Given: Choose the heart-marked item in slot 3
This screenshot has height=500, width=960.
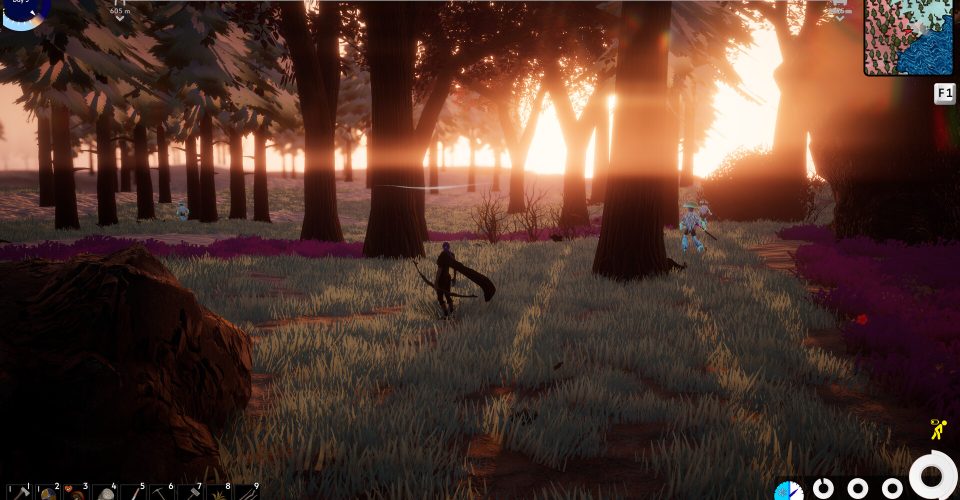Looking at the screenshot, I should click(76, 492).
